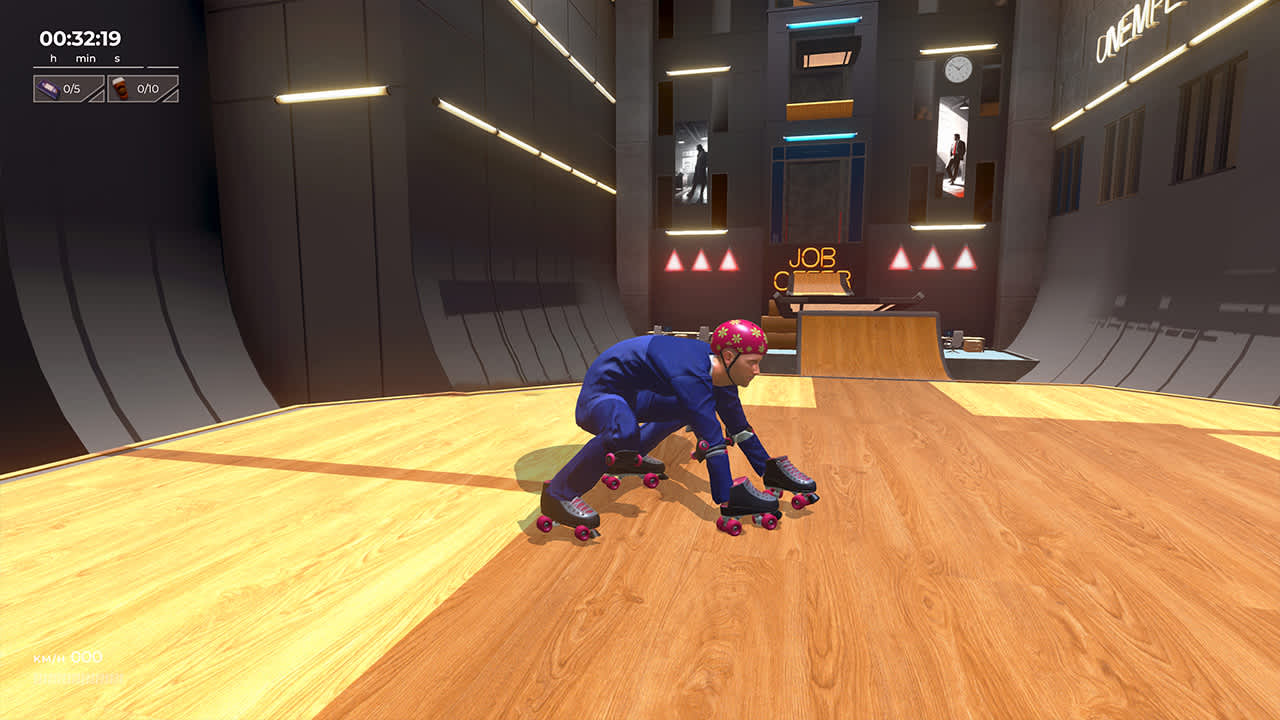Image resolution: width=1280 pixels, height=720 pixels.
Task: Click a pink-wheeled roller skate
Action: tap(764, 497)
